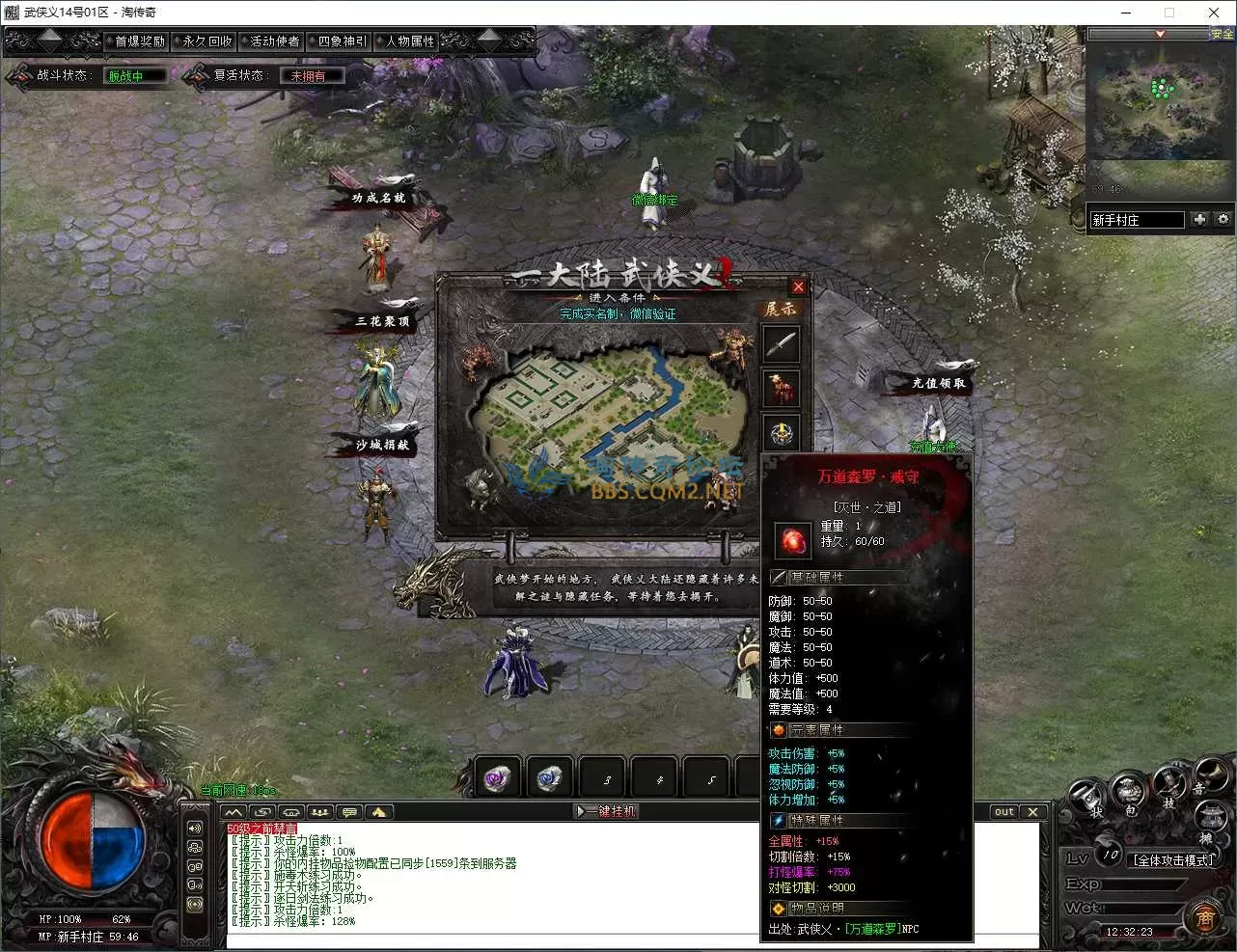Select the sword icon in the 展示 column
1237x952 pixels.
click(x=781, y=344)
